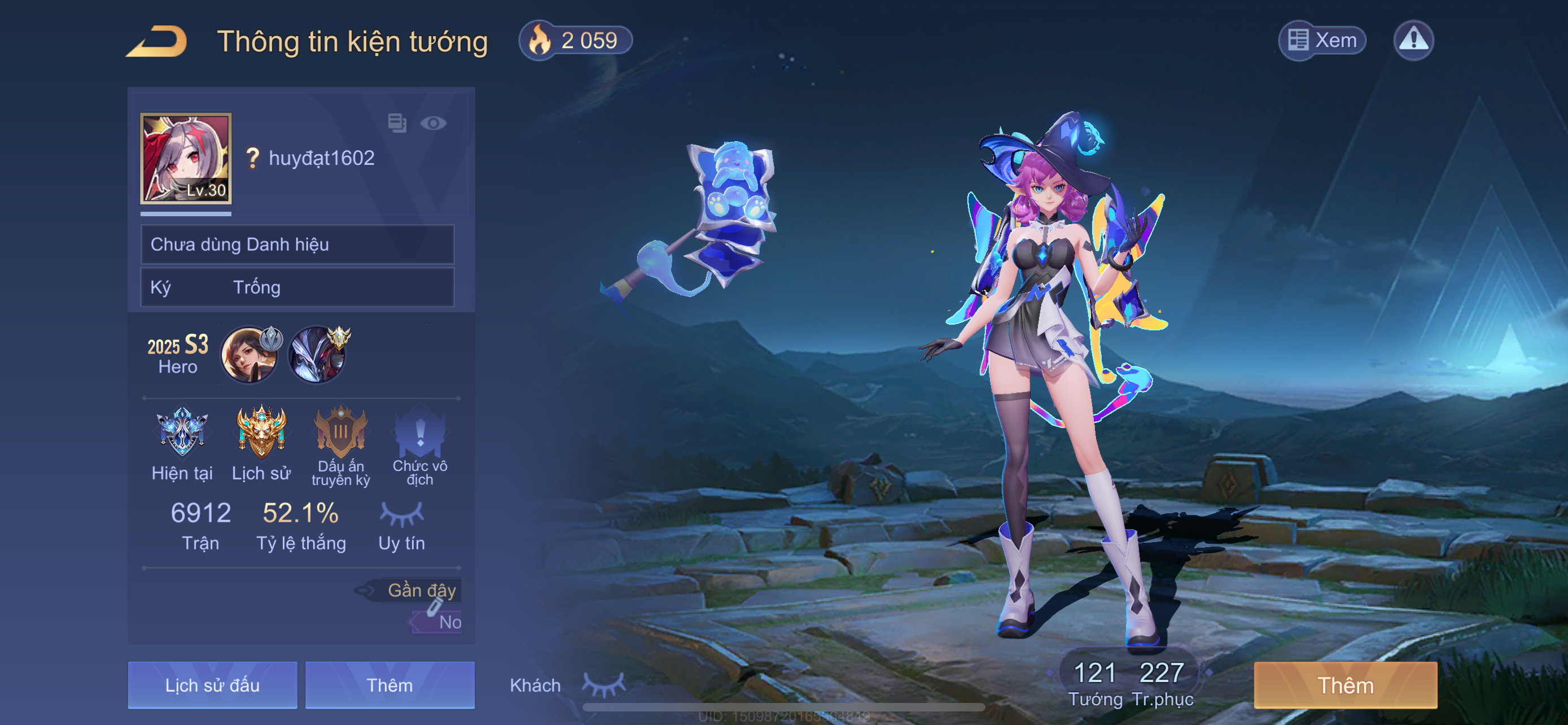Open the Xem view button
This screenshot has width=1568, height=725.
[1321, 41]
